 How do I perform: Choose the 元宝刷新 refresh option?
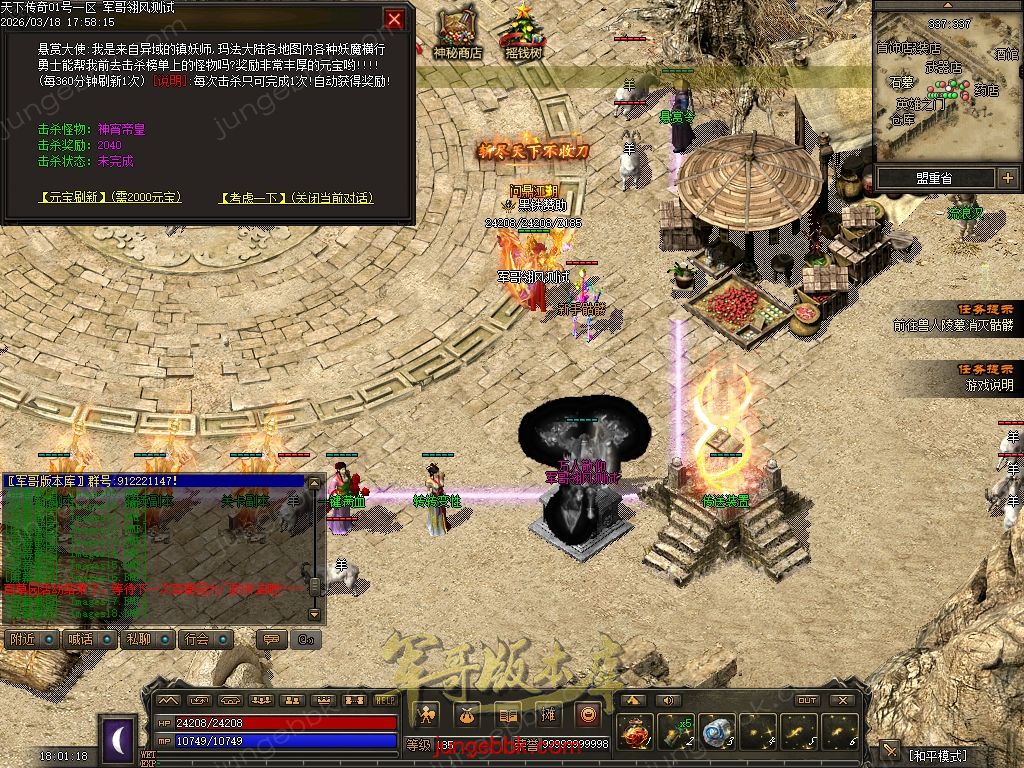pyautogui.click(x=75, y=198)
